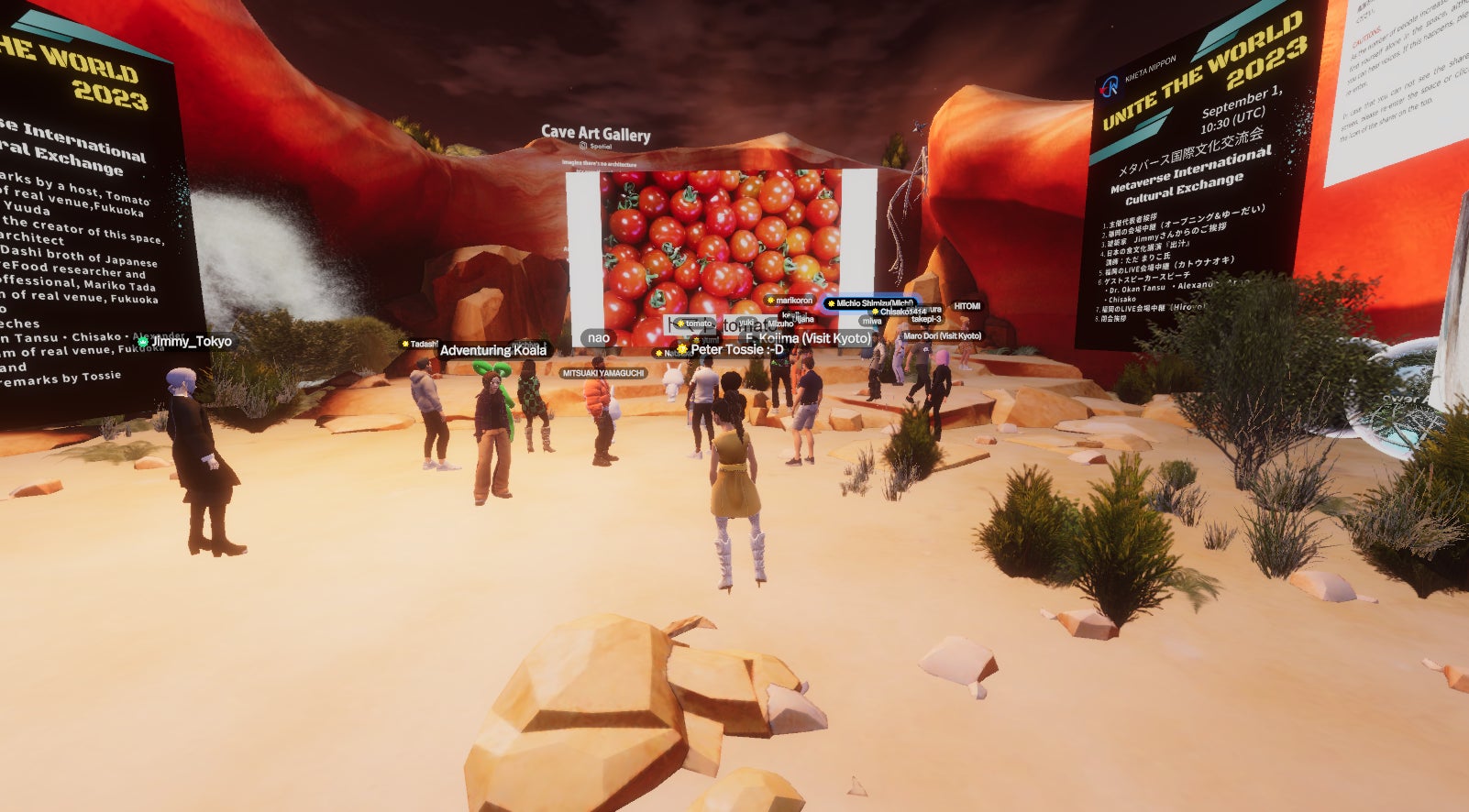Select the Jimmy_Tokyo player name tag

pos(186,342)
